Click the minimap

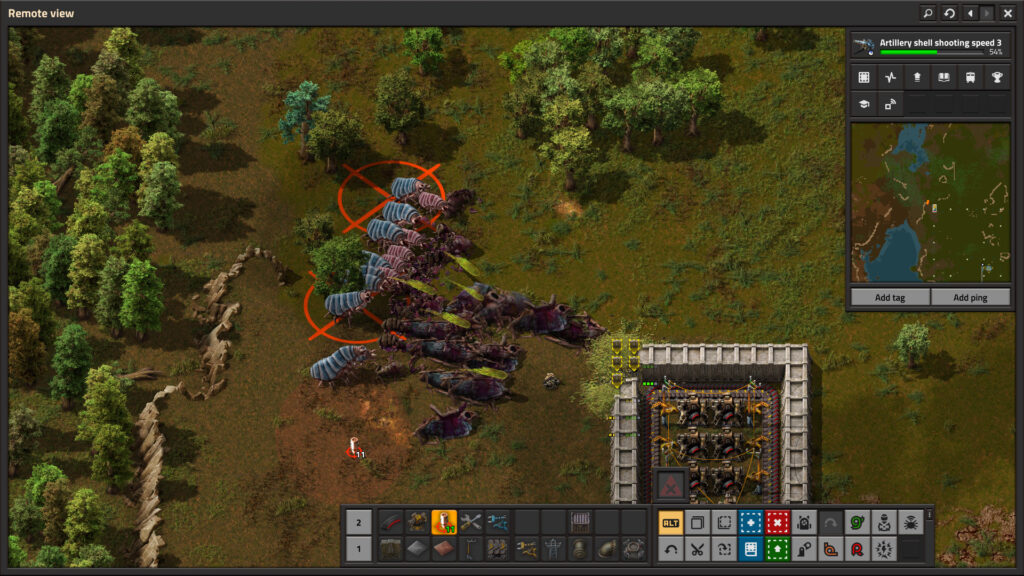pyautogui.click(x=929, y=203)
